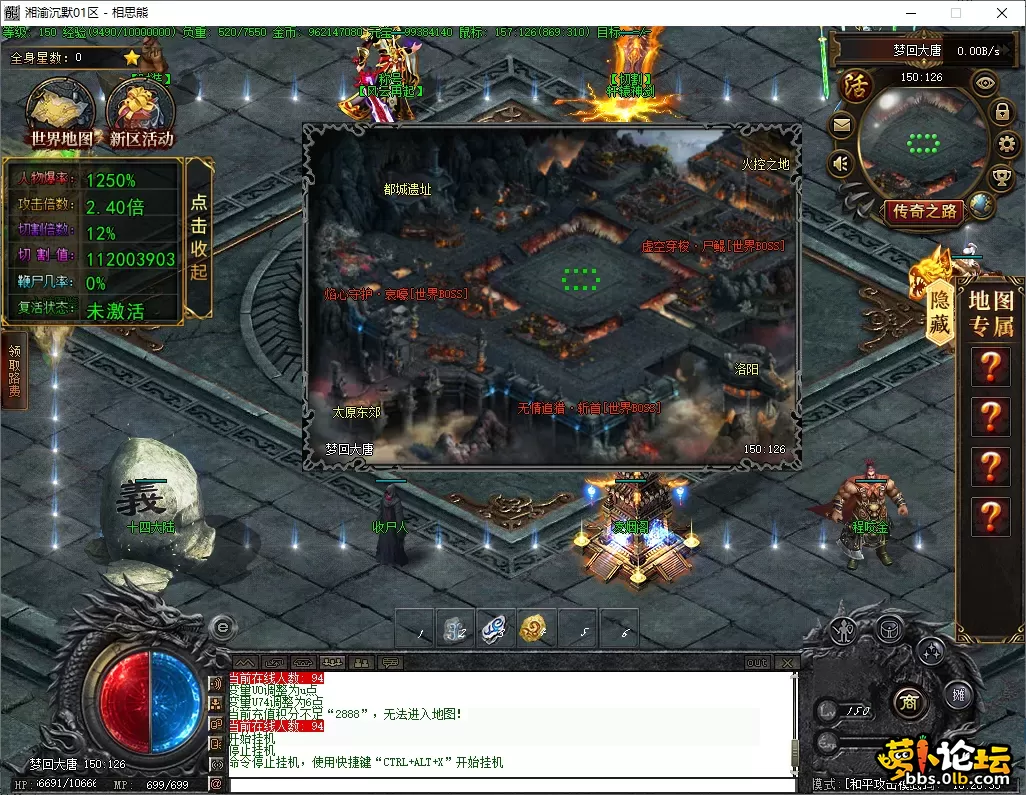Collapse the stats panel with 点击收起

pos(199,236)
